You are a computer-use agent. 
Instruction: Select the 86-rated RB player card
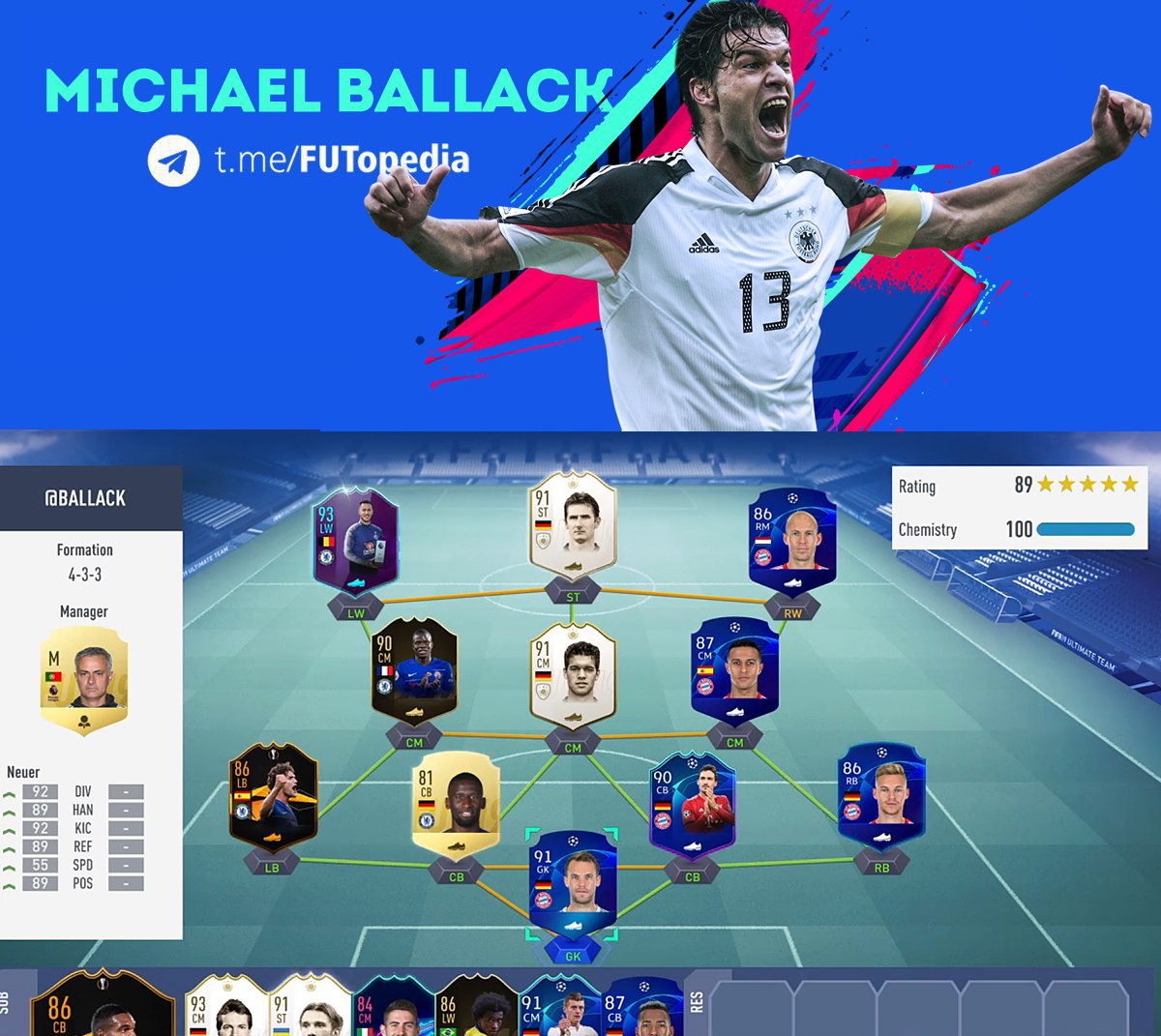click(881, 798)
